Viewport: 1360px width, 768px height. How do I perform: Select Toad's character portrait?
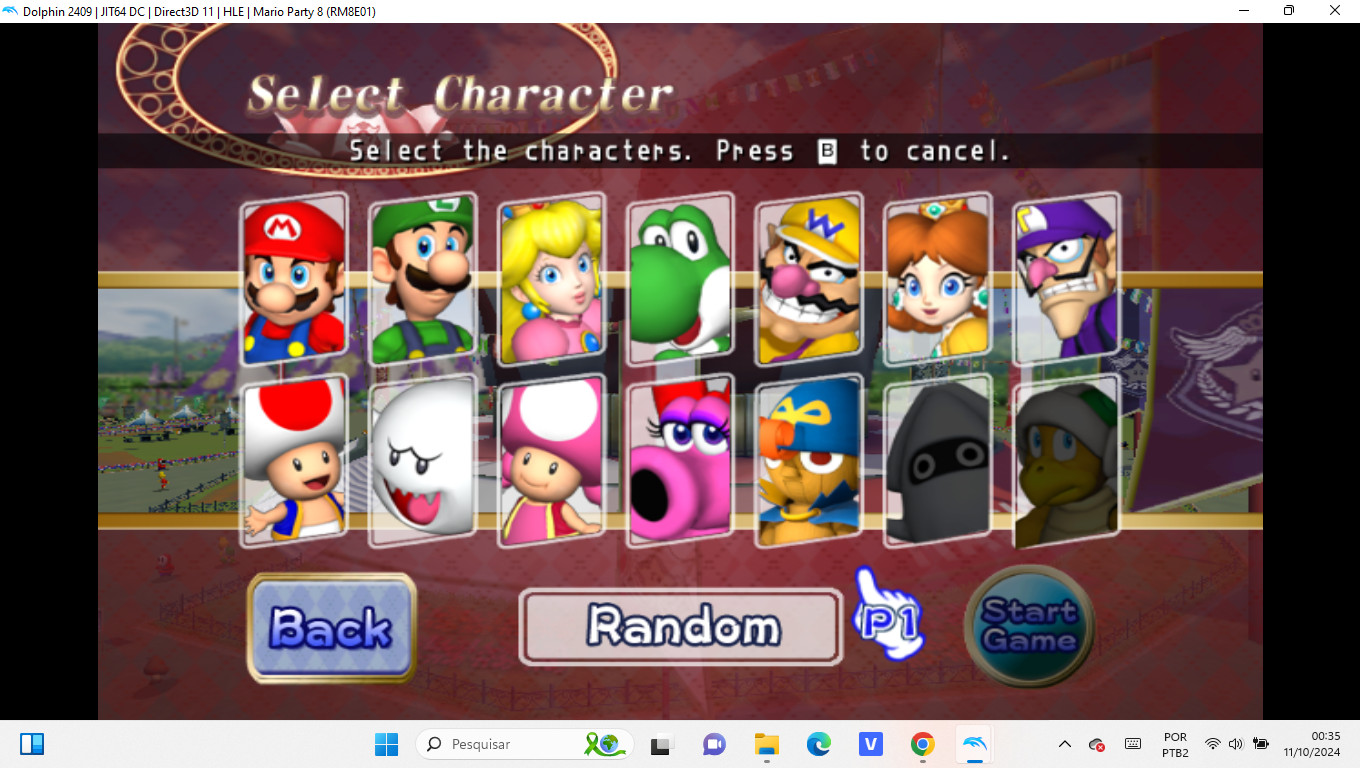coord(293,461)
